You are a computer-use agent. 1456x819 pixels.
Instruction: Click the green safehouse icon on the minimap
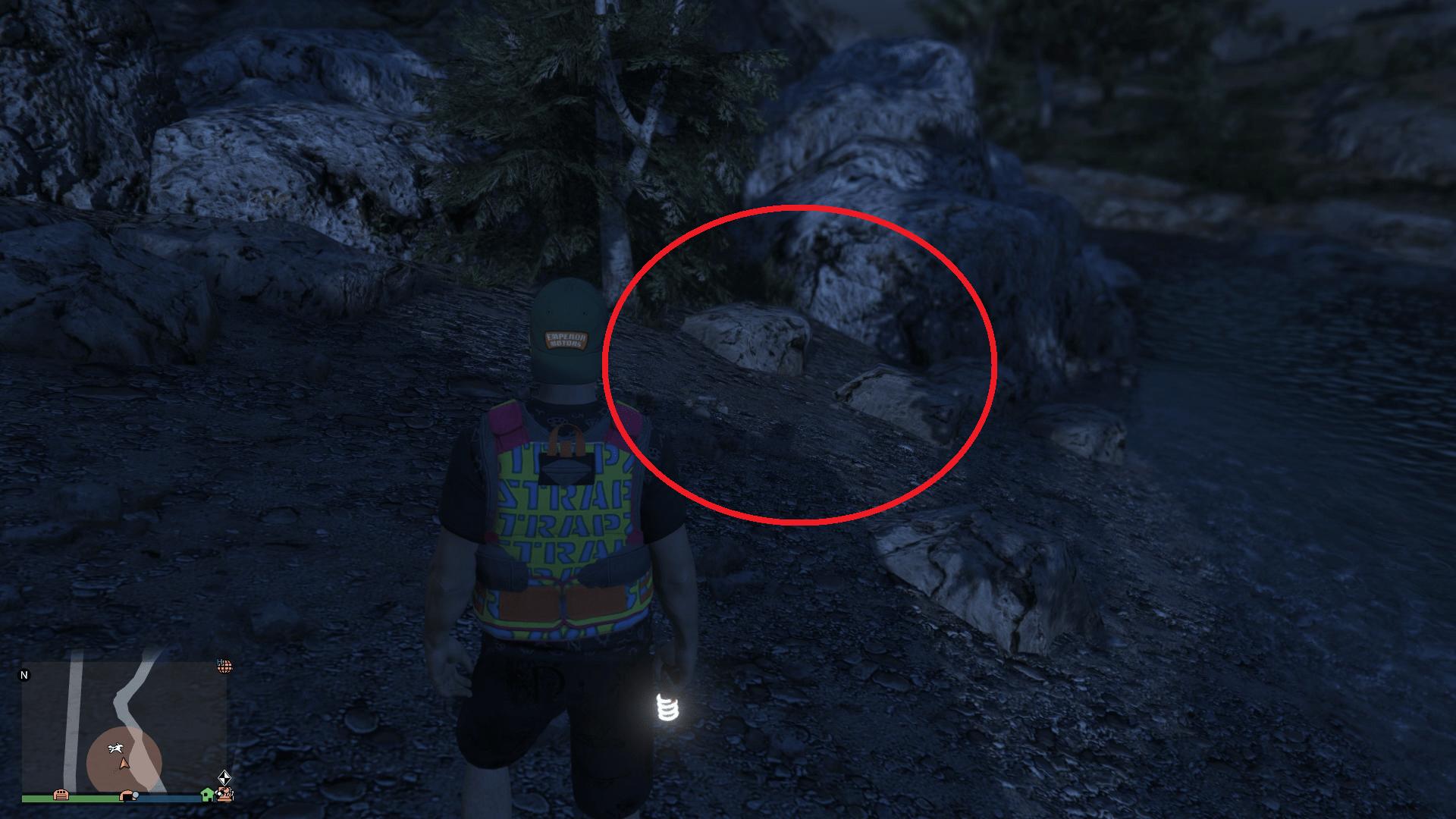206,795
